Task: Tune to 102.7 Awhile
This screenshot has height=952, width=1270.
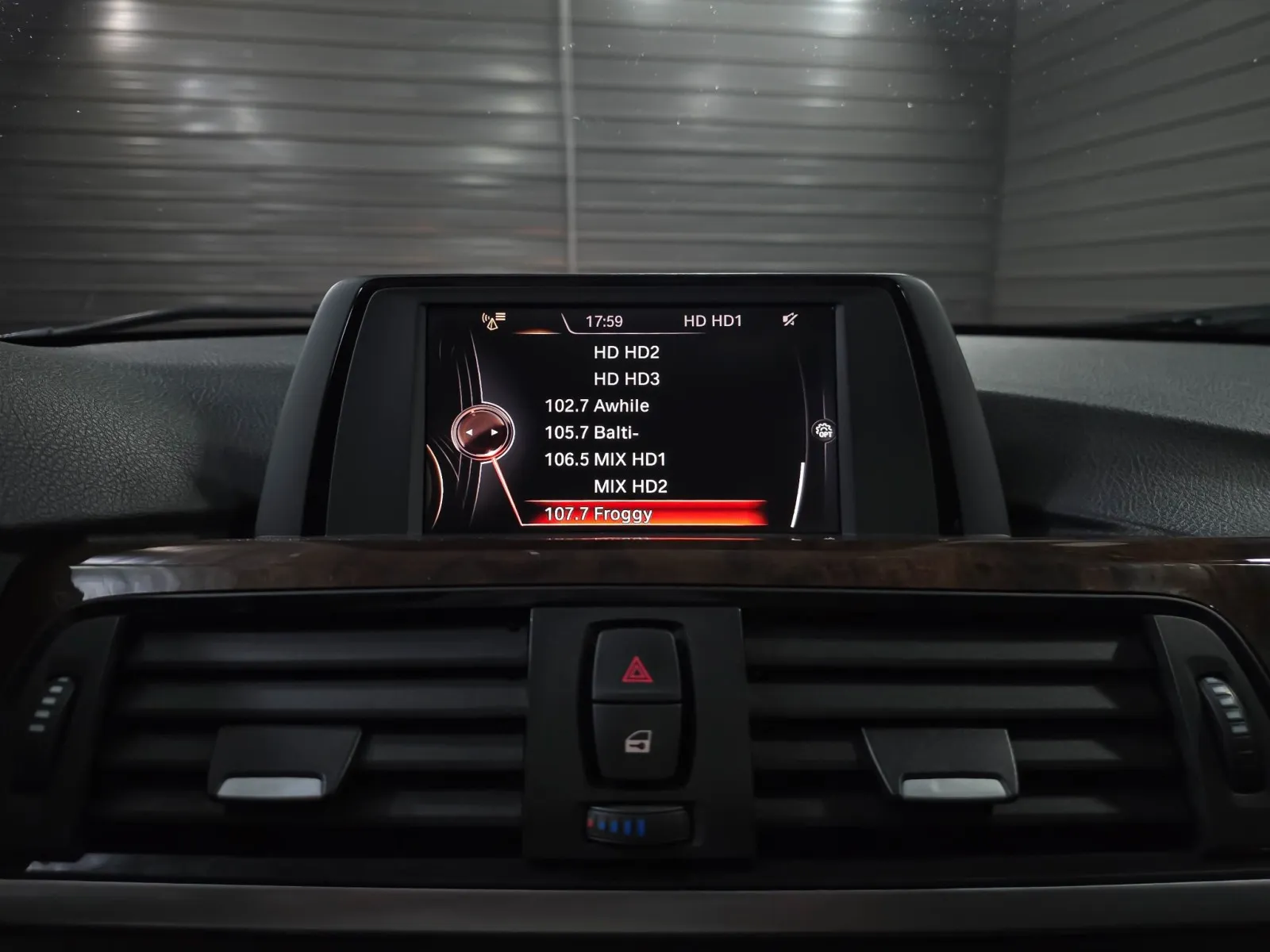Action: [x=597, y=406]
